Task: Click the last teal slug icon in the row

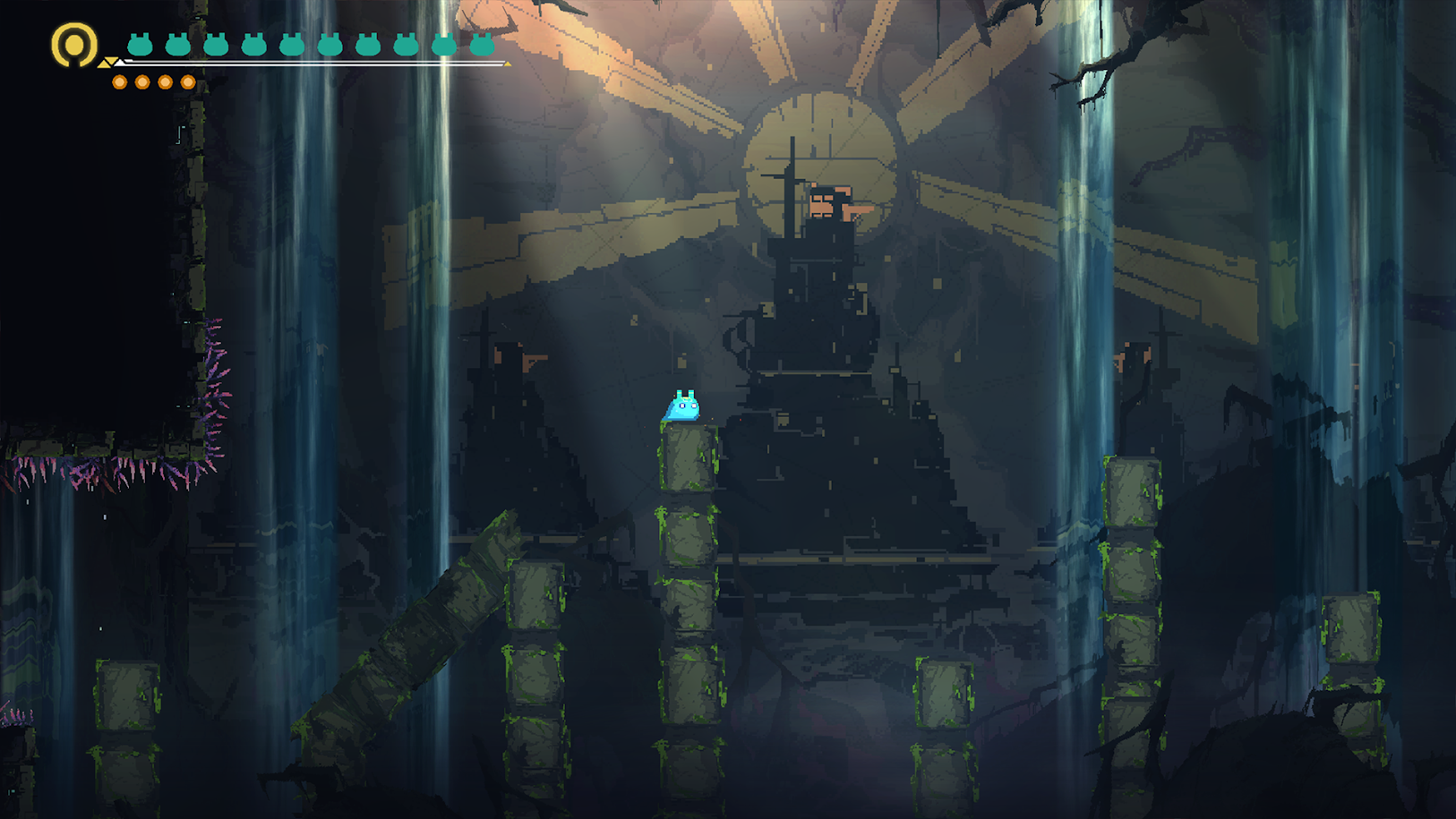Action: [482, 44]
